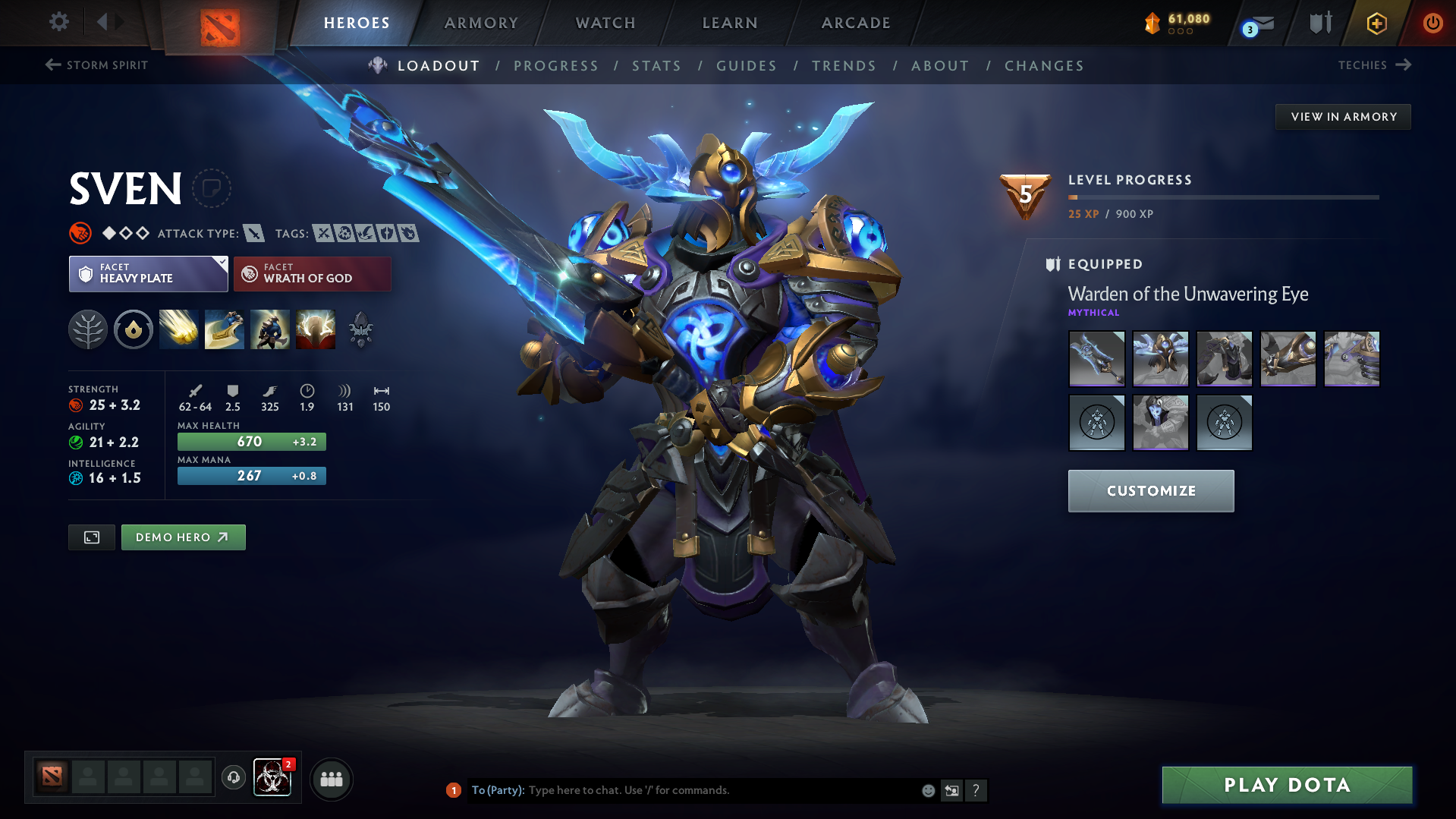Click the DEMO HERO button
1456x819 pixels.
[x=183, y=537]
